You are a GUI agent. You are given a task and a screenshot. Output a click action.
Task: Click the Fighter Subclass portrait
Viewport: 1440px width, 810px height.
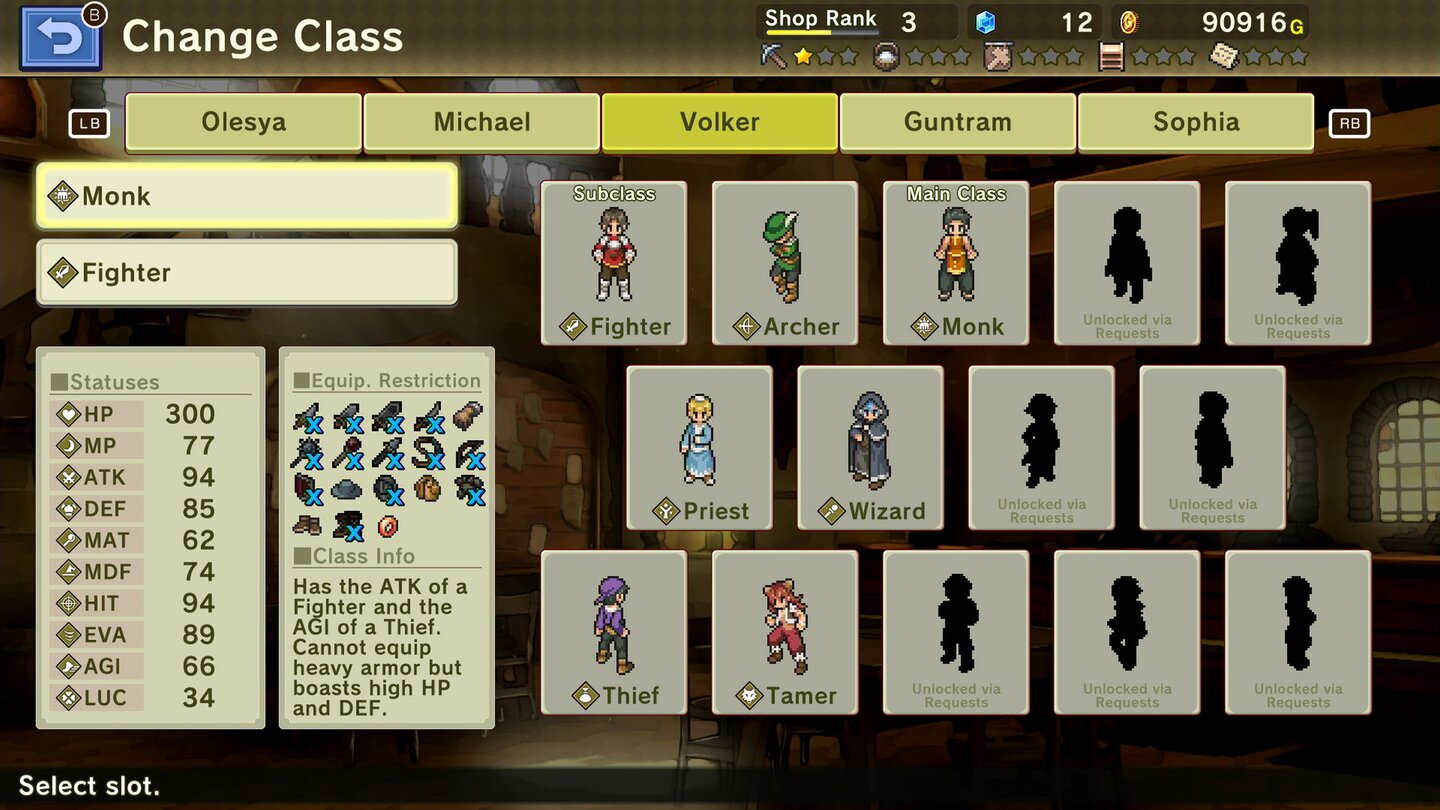pos(613,260)
